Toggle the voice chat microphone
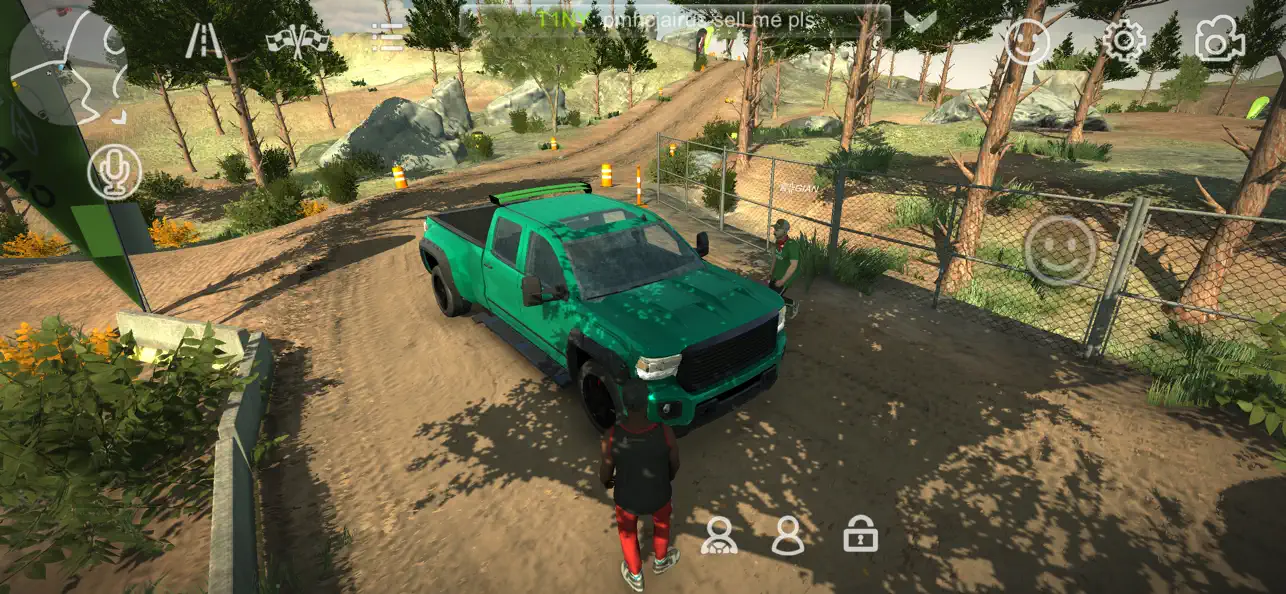This screenshot has width=1286, height=594. (x=114, y=171)
